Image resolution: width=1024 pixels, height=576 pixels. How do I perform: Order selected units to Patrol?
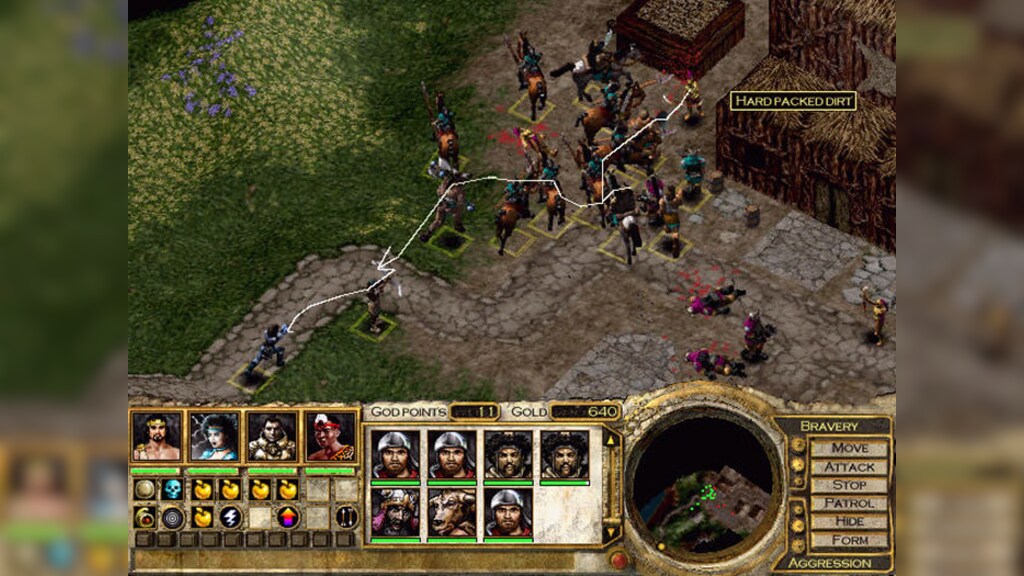click(x=849, y=503)
